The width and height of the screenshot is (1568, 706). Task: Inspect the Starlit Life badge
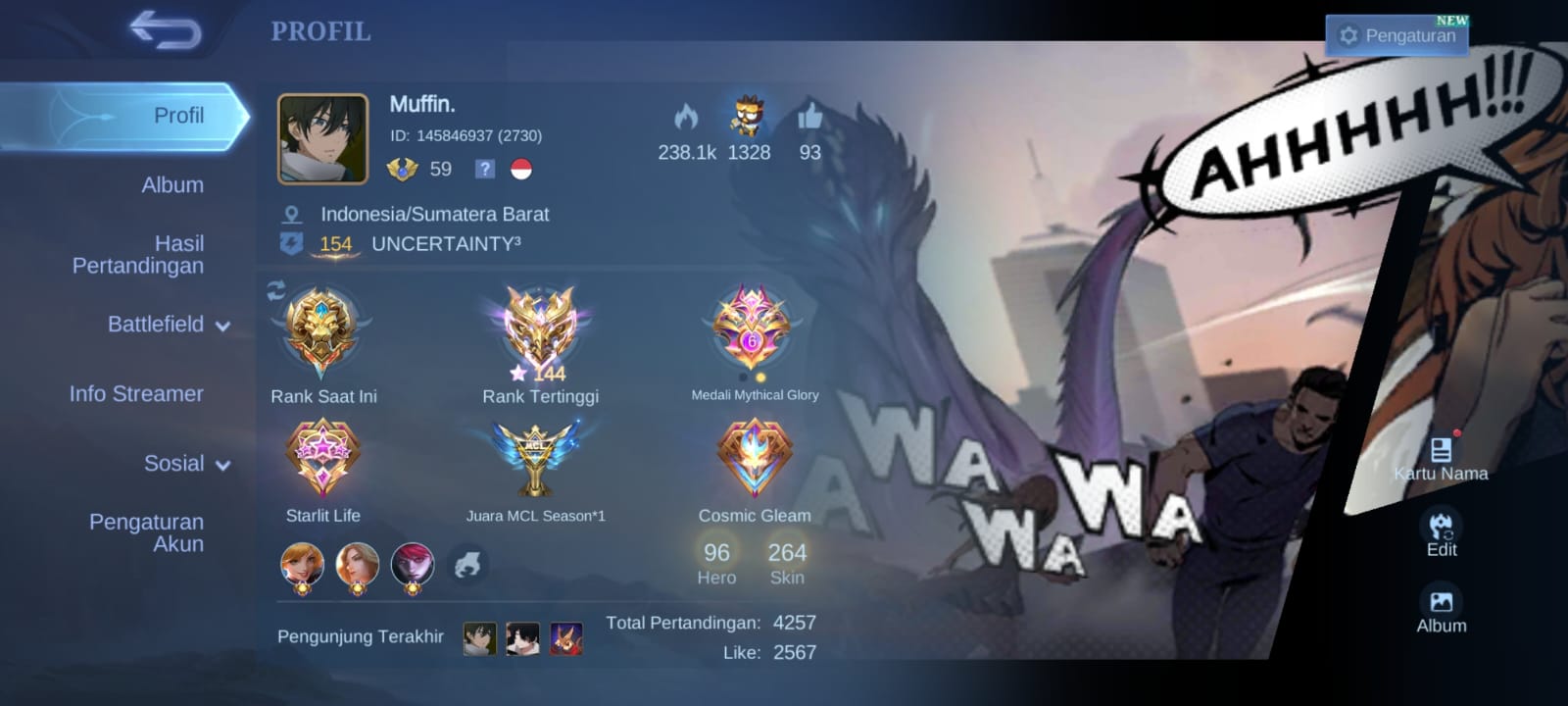click(x=322, y=459)
